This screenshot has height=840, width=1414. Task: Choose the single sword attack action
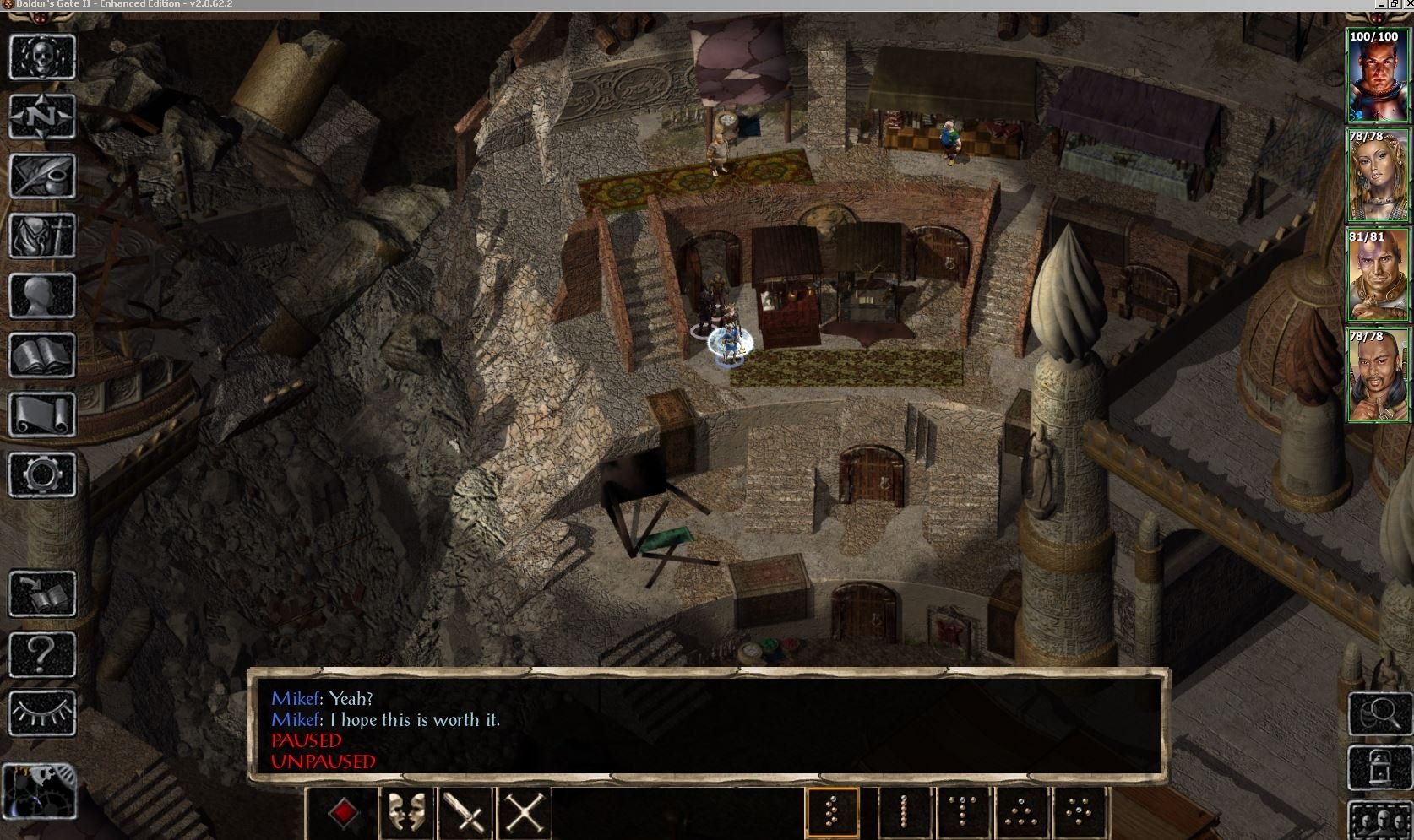pyautogui.click(x=465, y=813)
